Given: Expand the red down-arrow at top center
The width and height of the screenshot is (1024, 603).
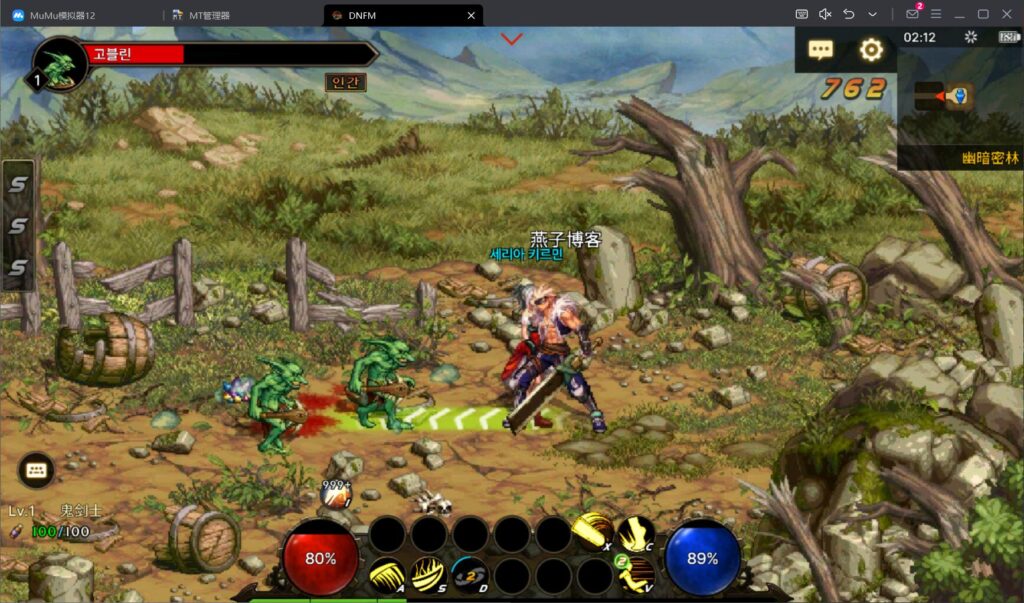Looking at the screenshot, I should [512, 39].
